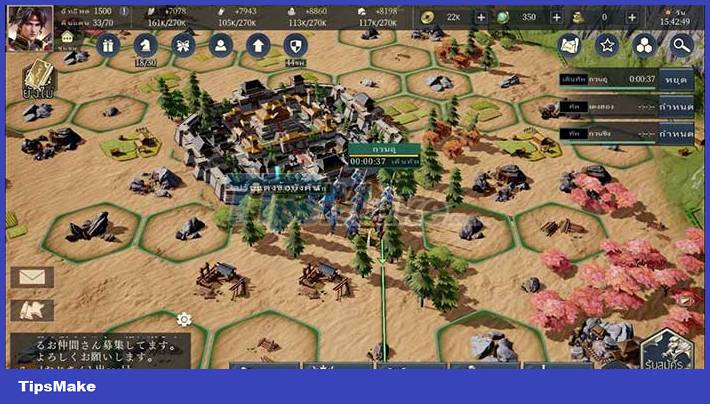
Task: Open the world map scroll icon
Action: tap(570, 45)
